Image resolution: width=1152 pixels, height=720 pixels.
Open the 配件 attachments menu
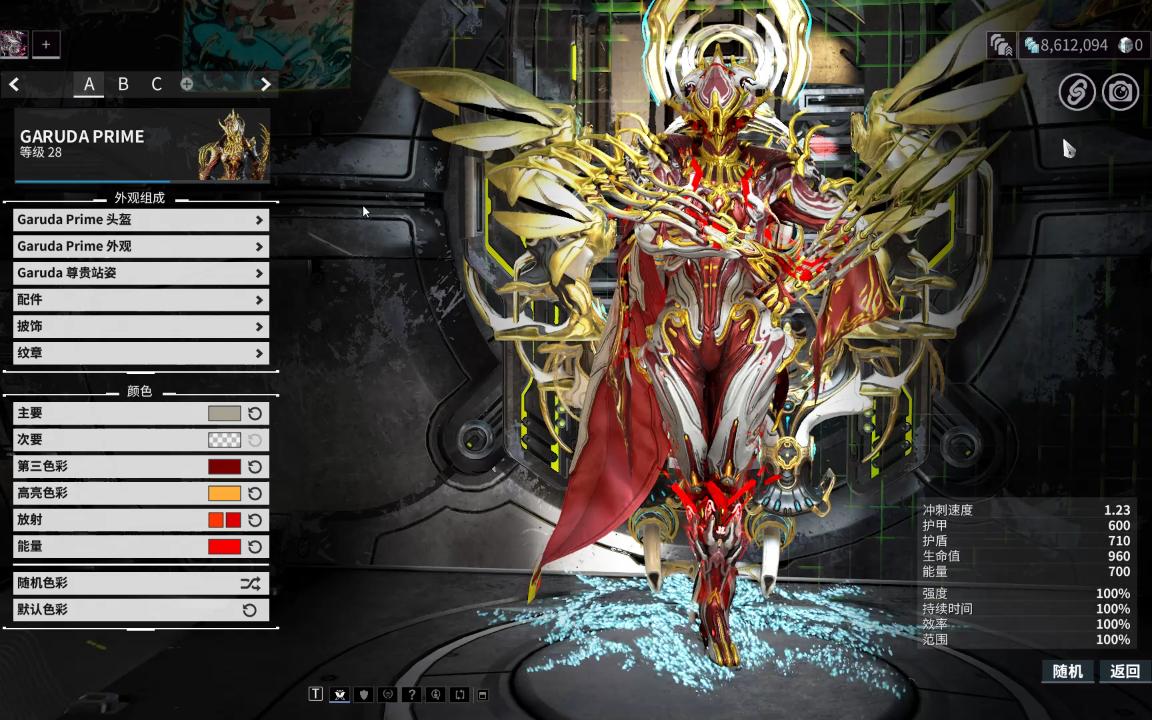pos(140,300)
